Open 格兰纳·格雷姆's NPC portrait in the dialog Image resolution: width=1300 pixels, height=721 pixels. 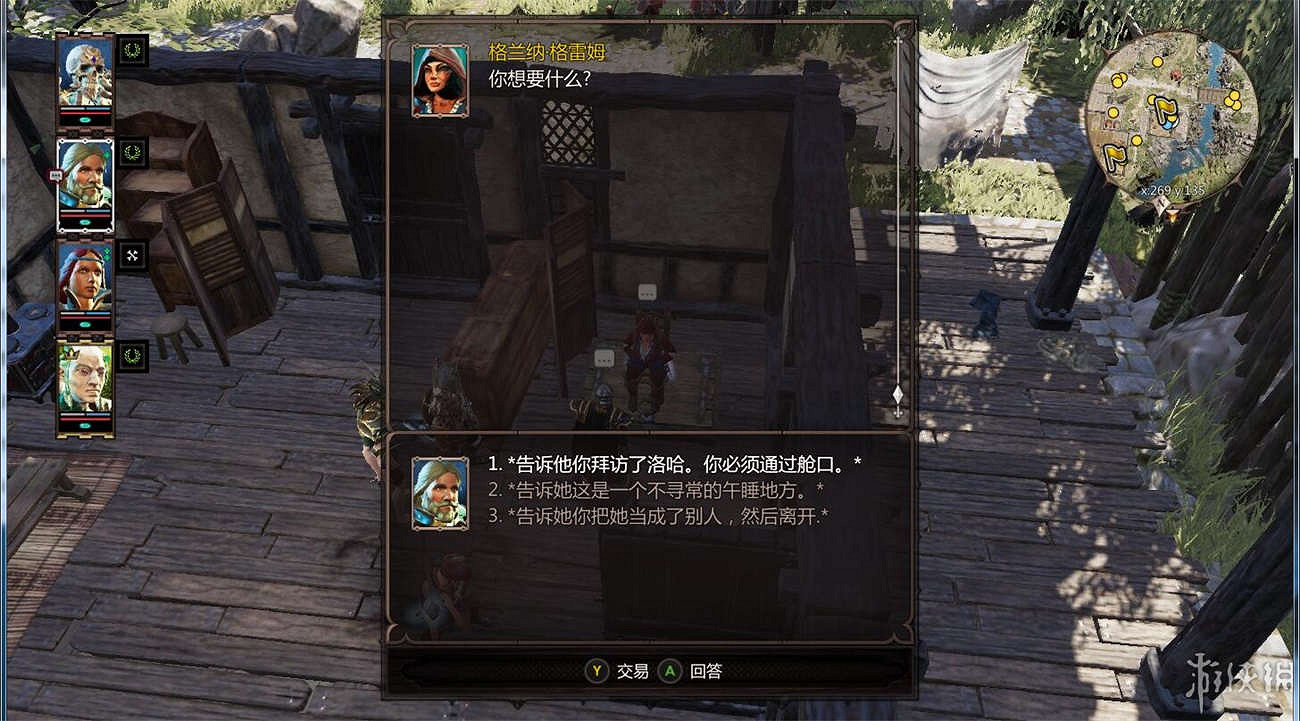pos(437,82)
